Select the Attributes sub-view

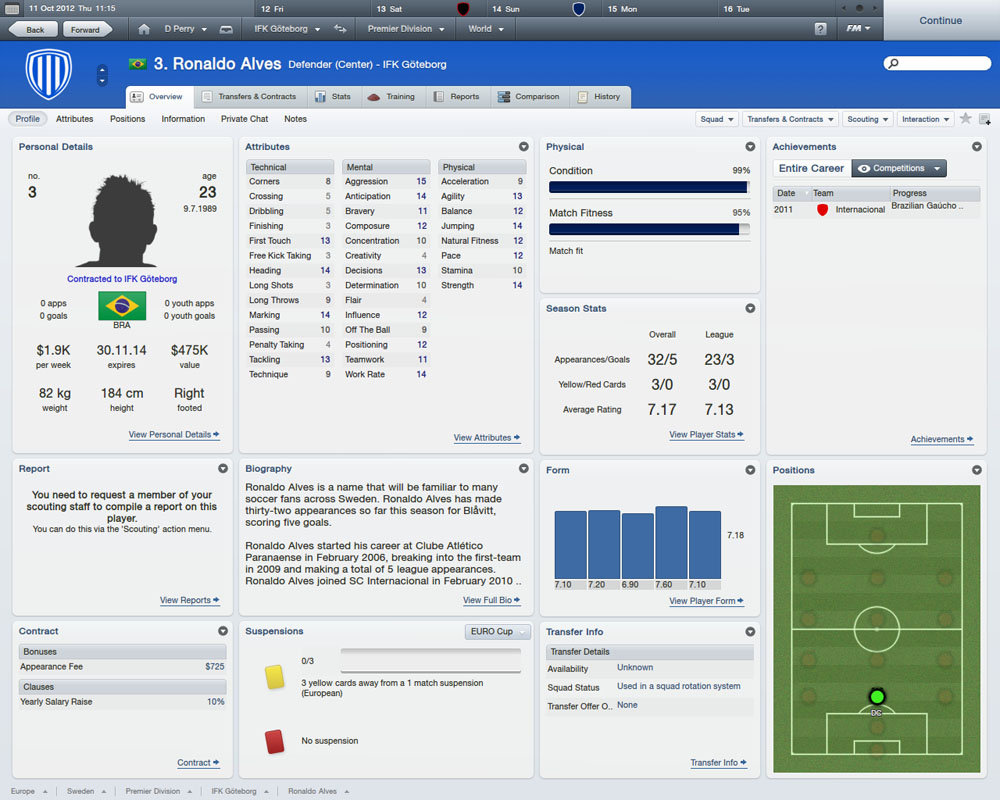[74, 119]
